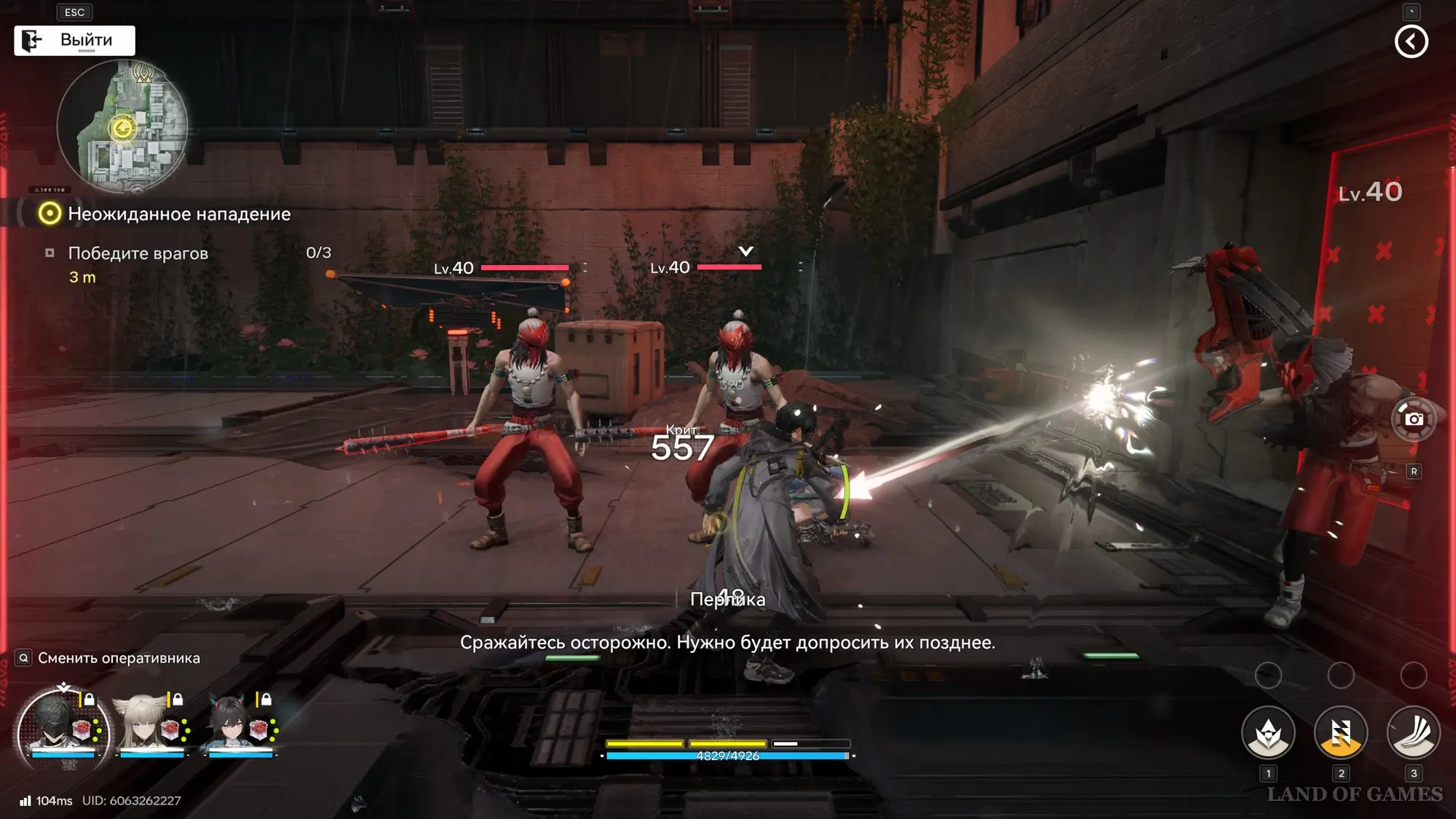Open the camera photo mode icon
This screenshot has width=1456, height=819.
click(1413, 419)
